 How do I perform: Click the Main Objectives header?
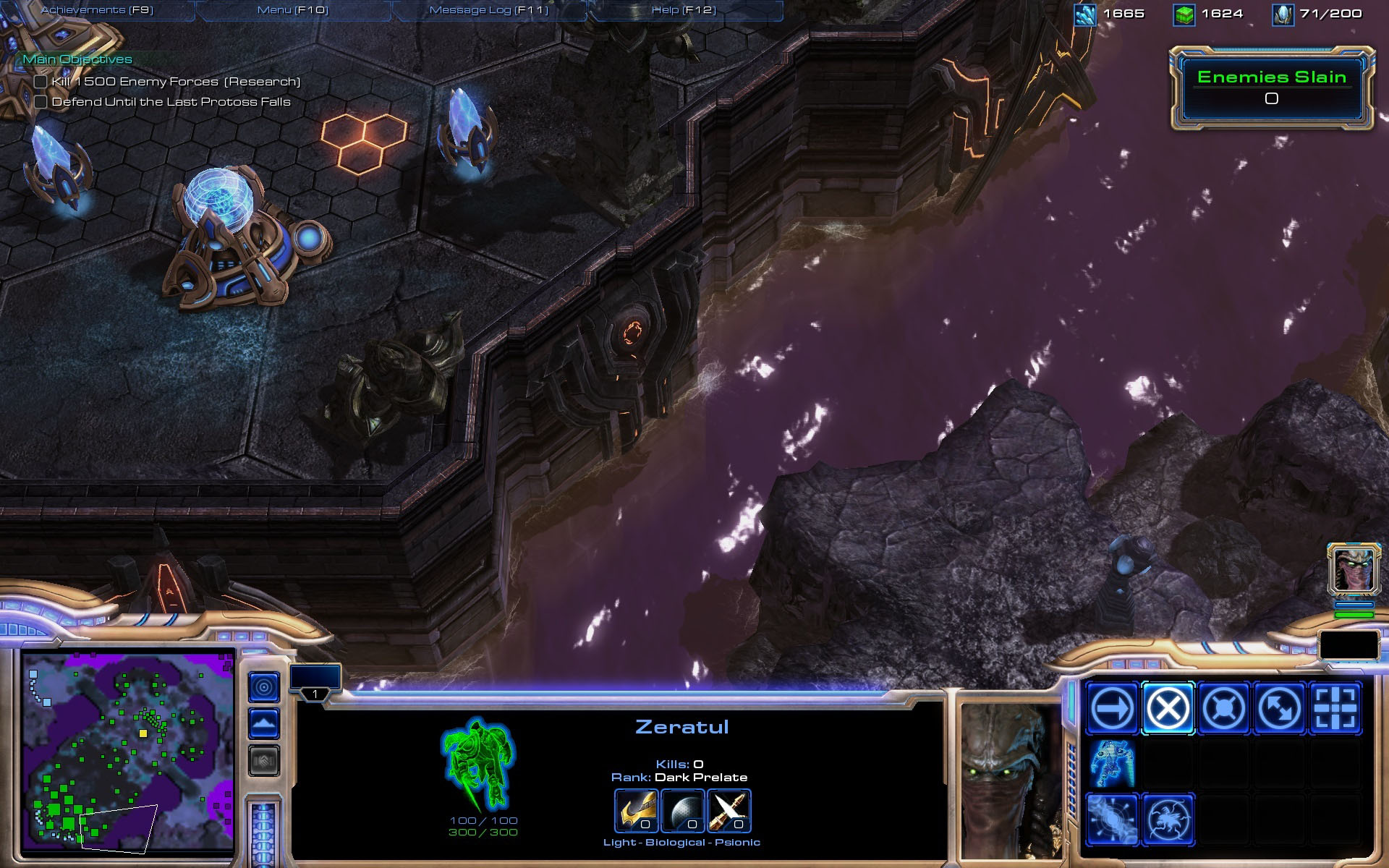point(77,59)
